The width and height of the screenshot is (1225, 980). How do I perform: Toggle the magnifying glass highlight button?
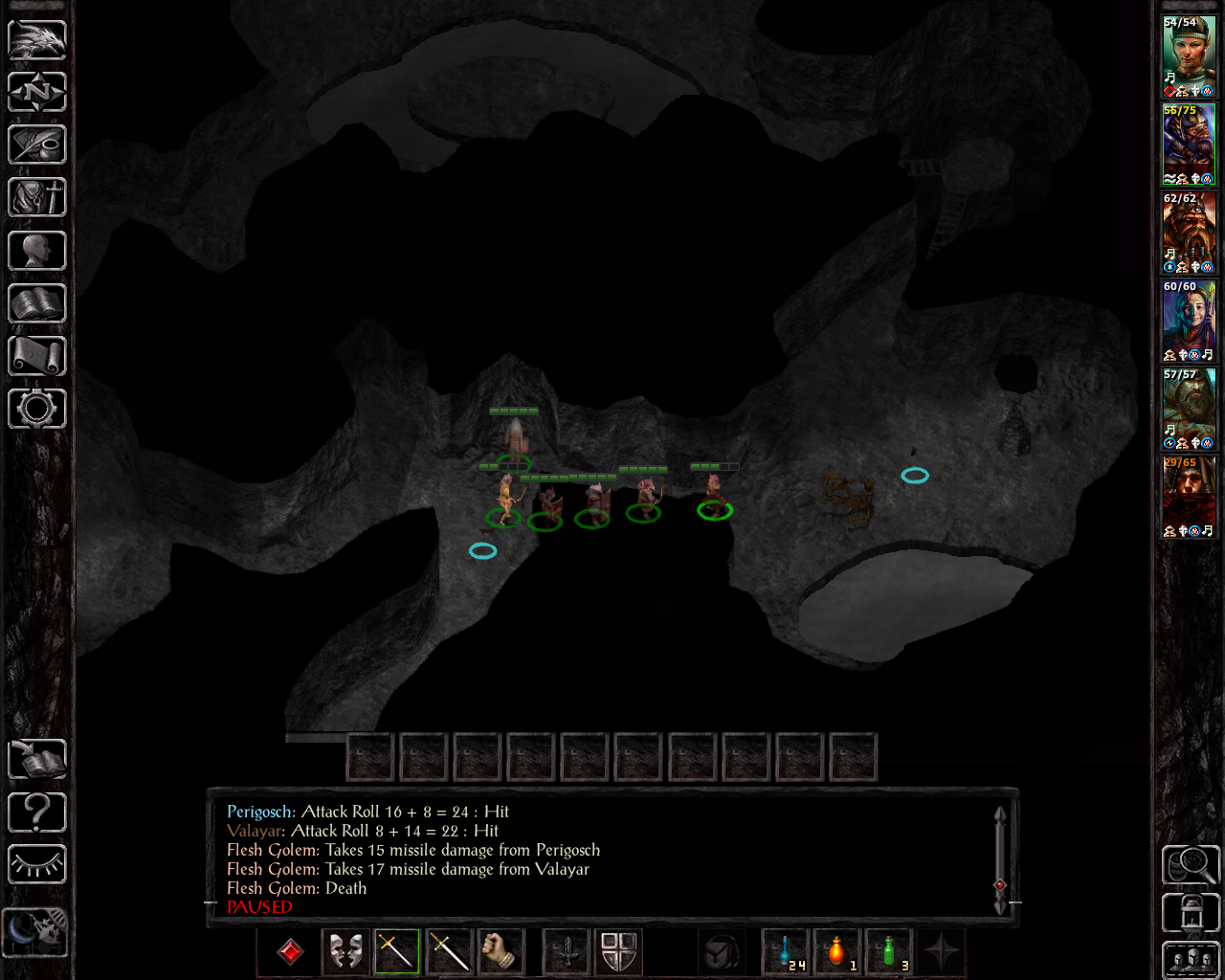1191,864
